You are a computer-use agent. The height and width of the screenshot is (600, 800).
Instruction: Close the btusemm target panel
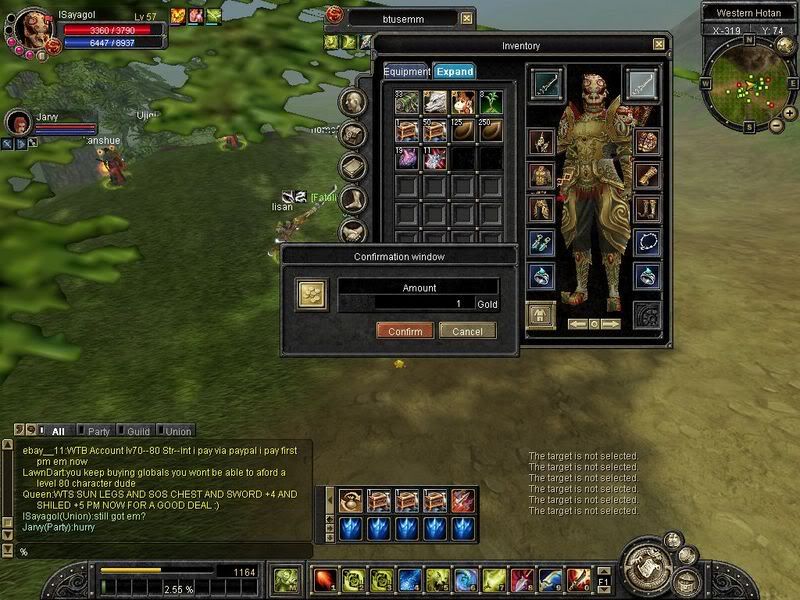[467, 18]
